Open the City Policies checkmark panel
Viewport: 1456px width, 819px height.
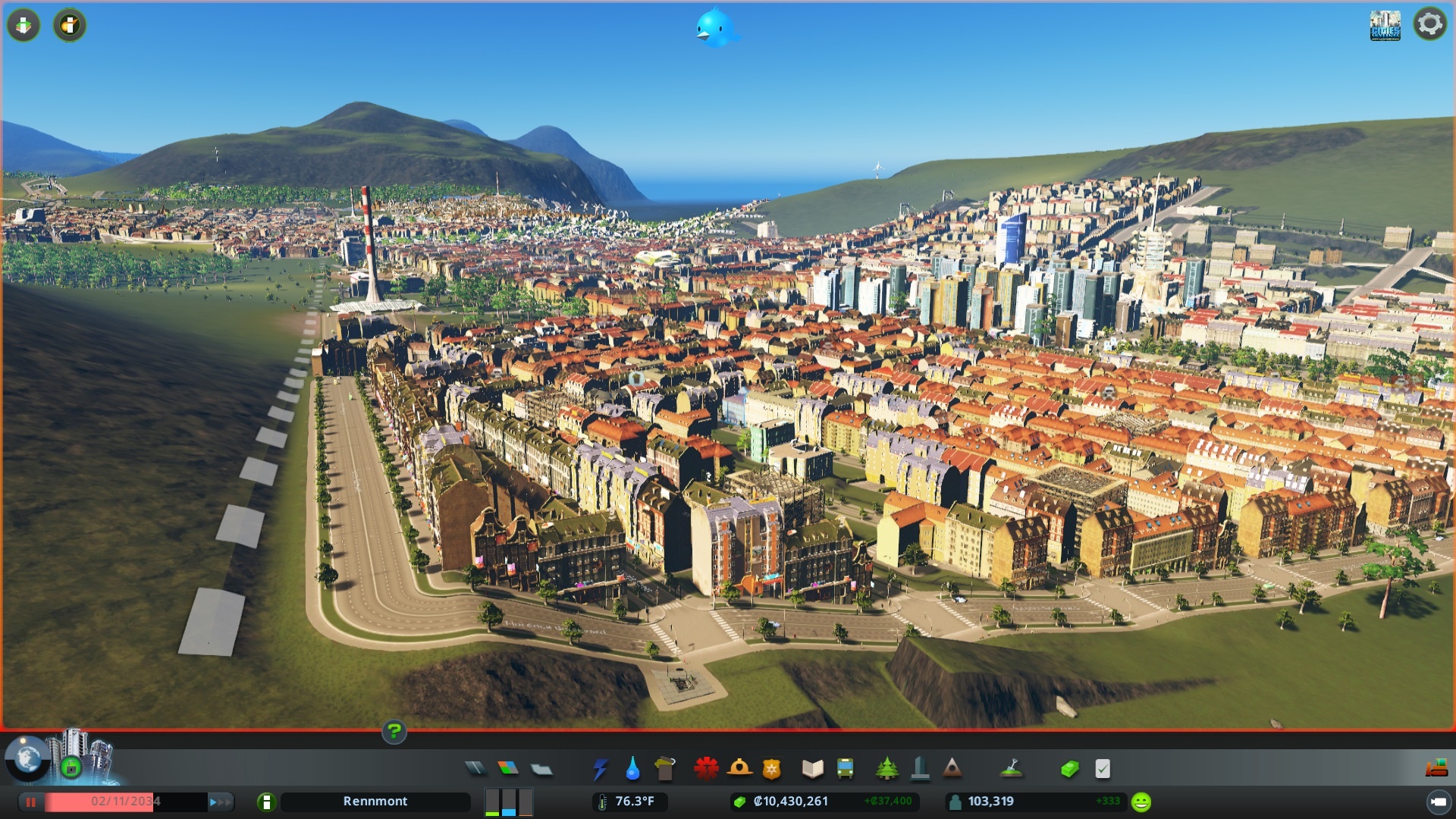click(1103, 769)
